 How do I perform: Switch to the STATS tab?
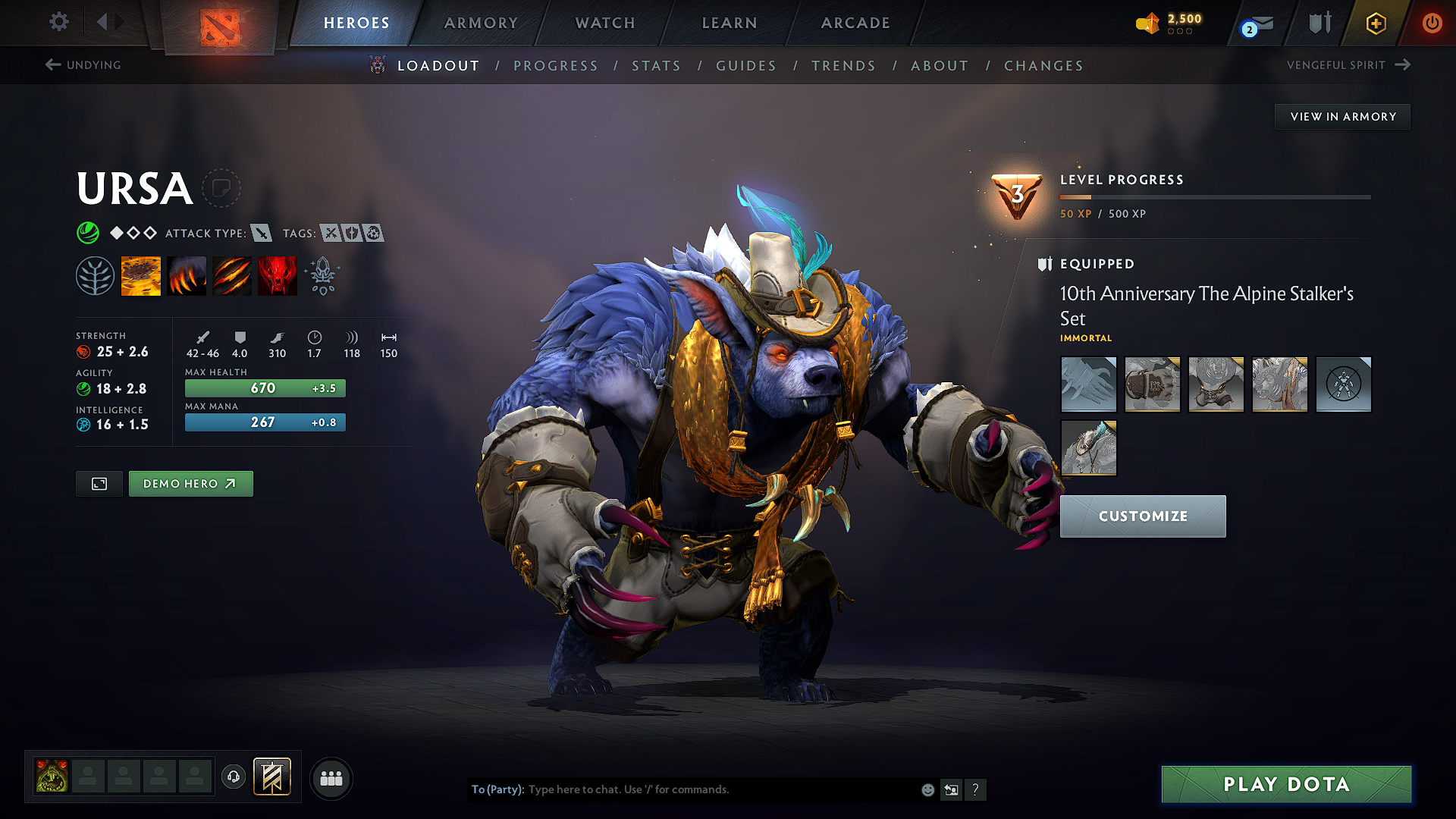pyautogui.click(x=656, y=66)
